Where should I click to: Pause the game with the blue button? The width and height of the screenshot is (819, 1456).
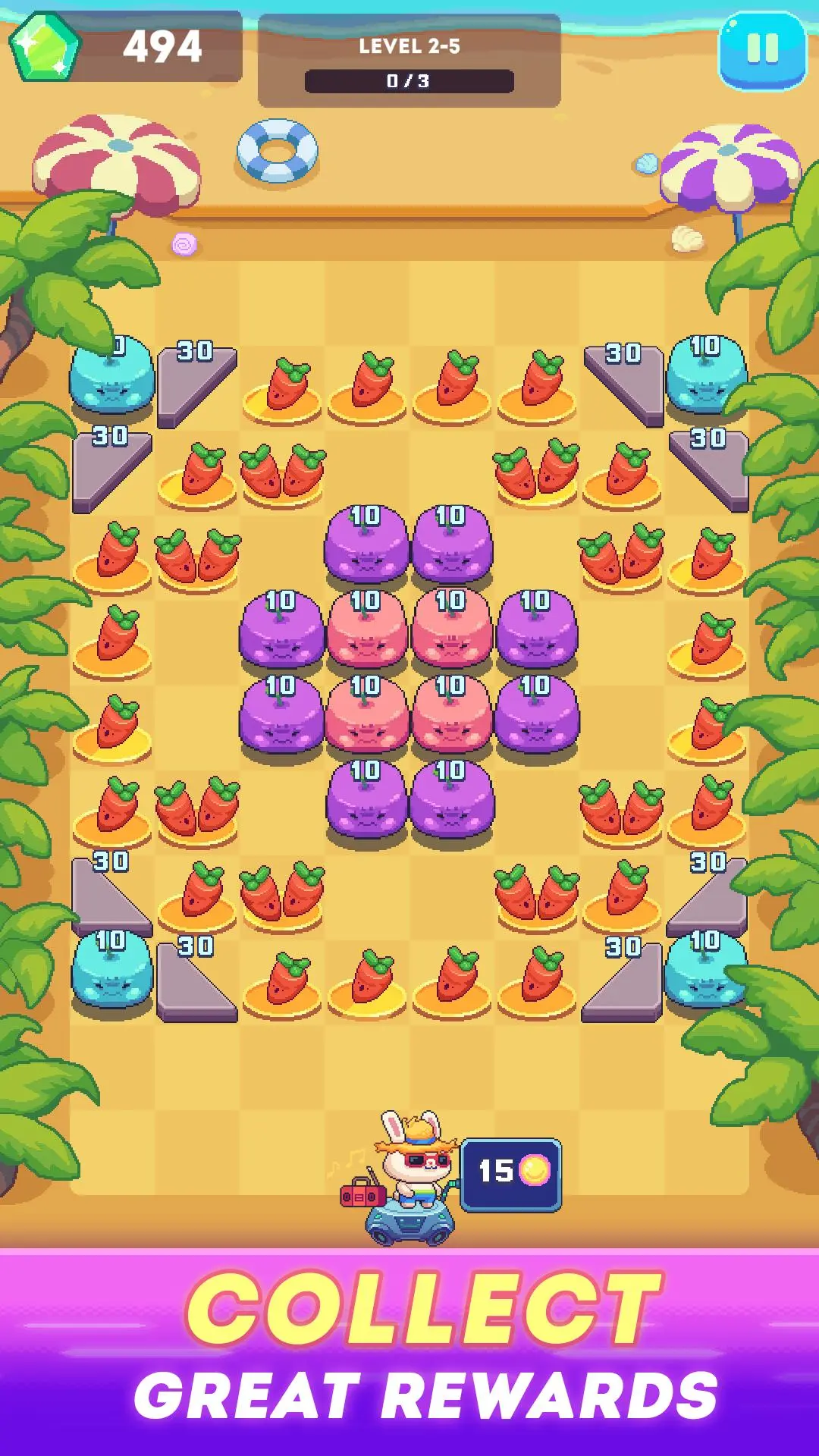762,50
